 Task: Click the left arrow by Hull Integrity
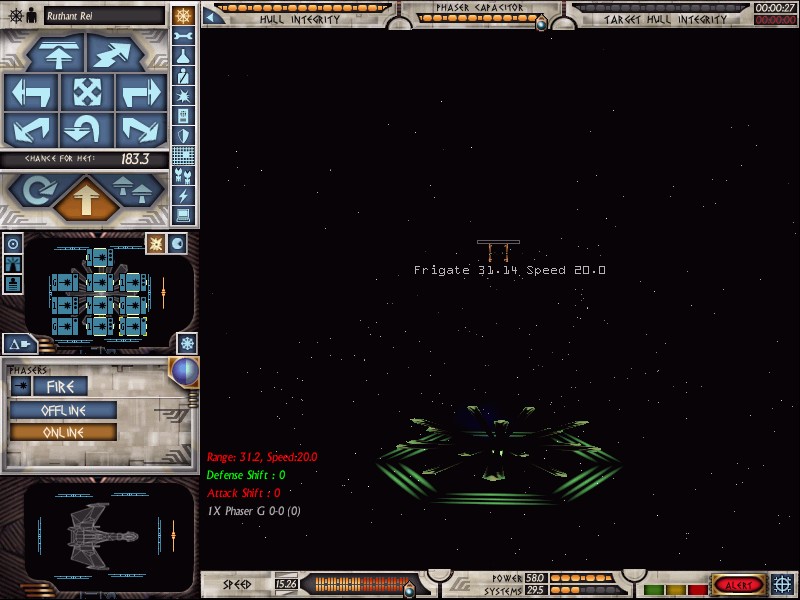(212, 14)
